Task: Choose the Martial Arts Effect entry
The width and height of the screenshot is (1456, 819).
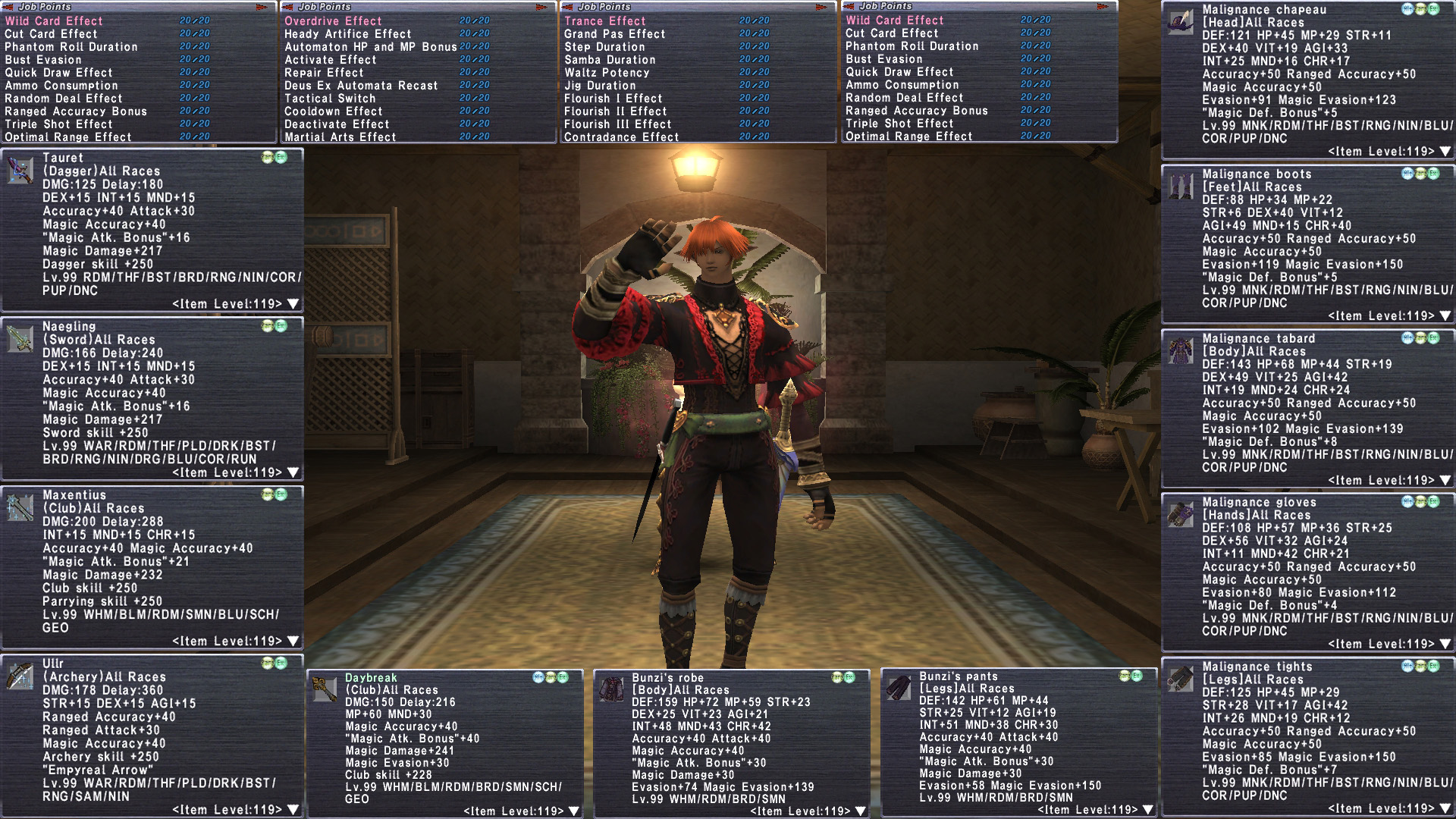Action: point(340,137)
